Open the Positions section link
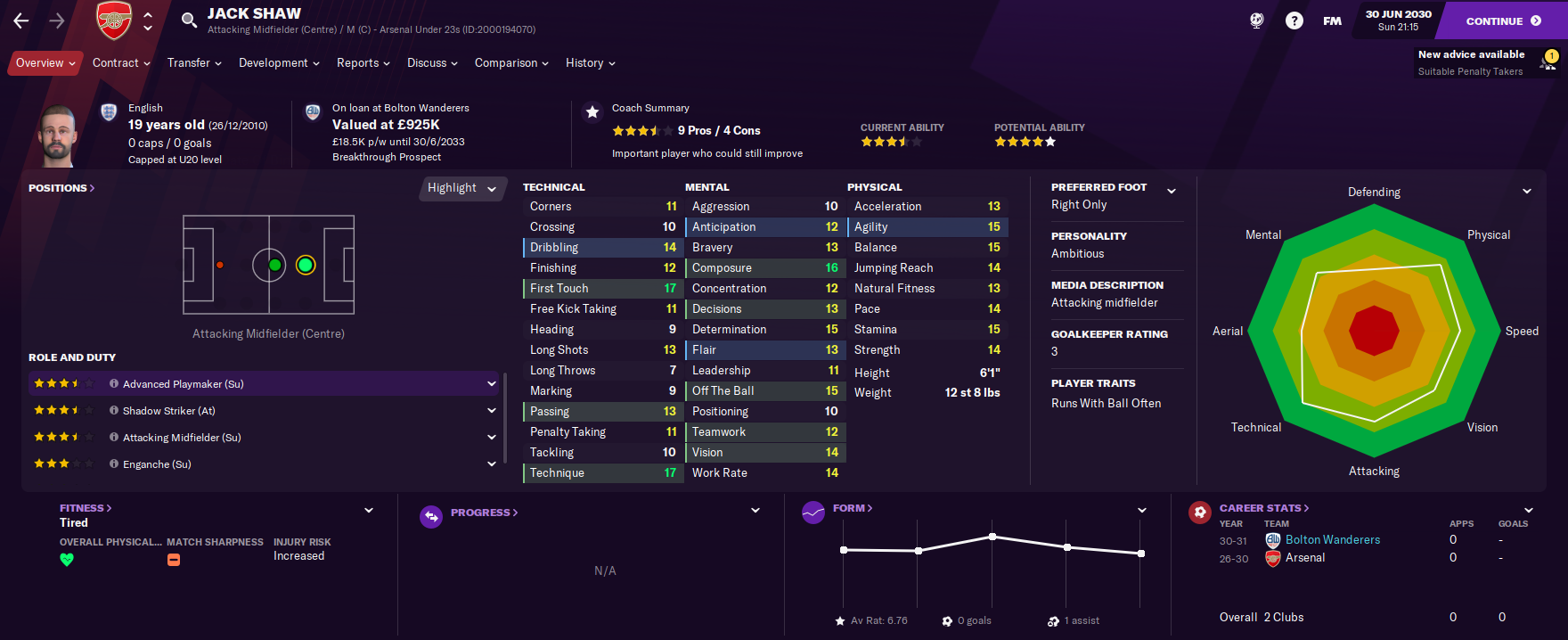The width and height of the screenshot is (1568, 640). [x=61, y=188]
